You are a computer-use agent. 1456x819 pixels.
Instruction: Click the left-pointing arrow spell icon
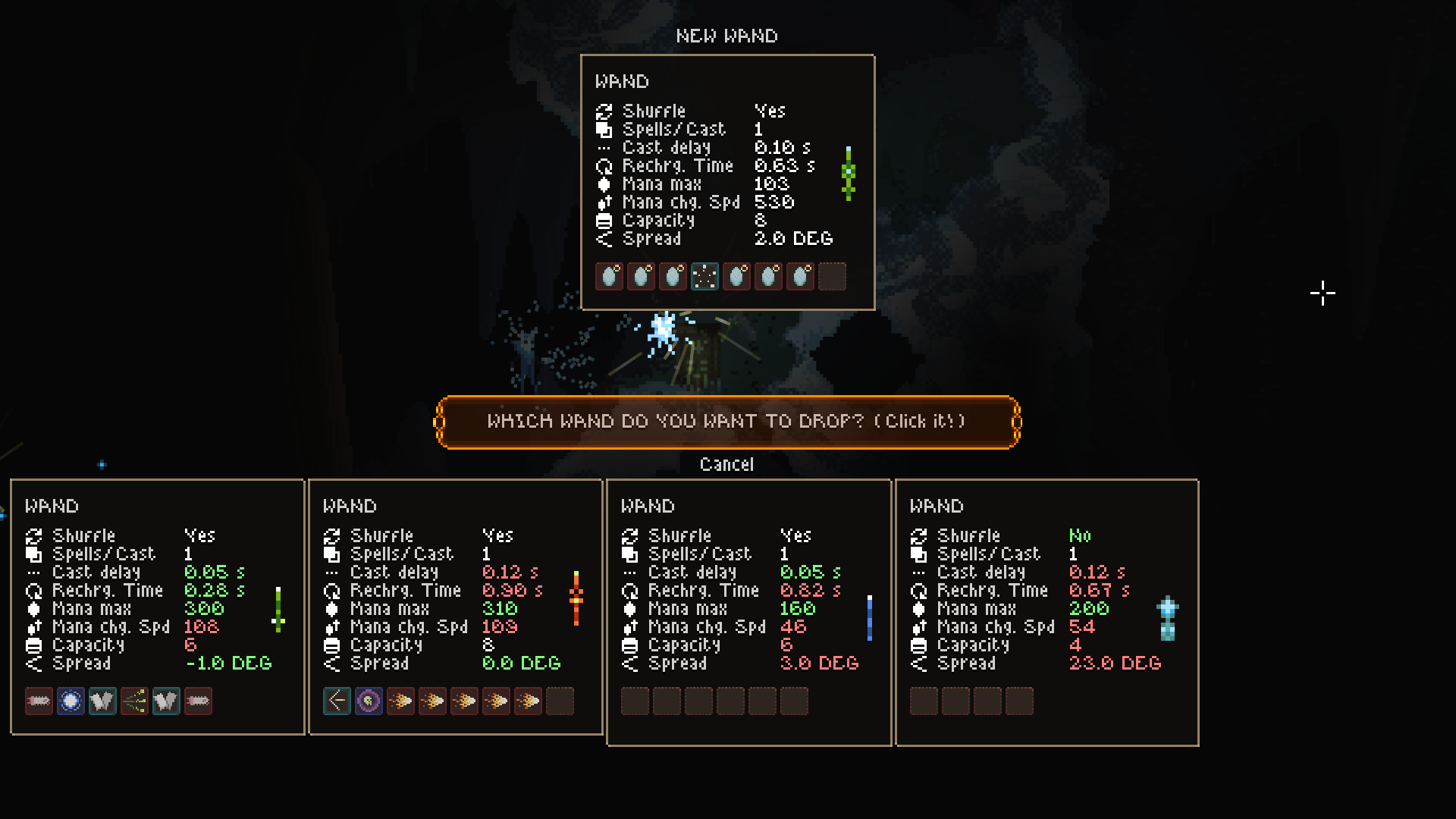(x=337, y=701)
